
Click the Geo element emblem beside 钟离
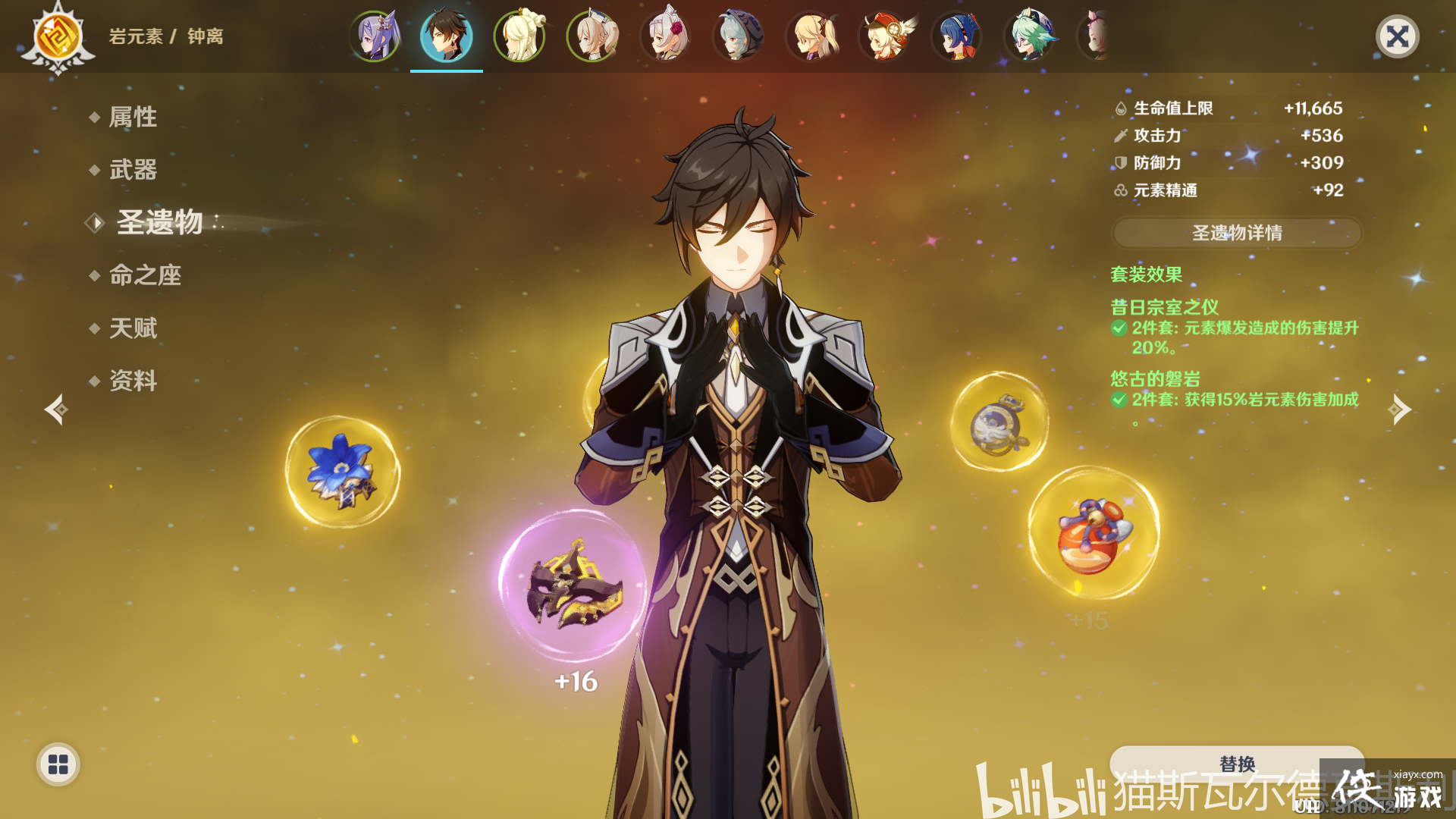(57, 36)
